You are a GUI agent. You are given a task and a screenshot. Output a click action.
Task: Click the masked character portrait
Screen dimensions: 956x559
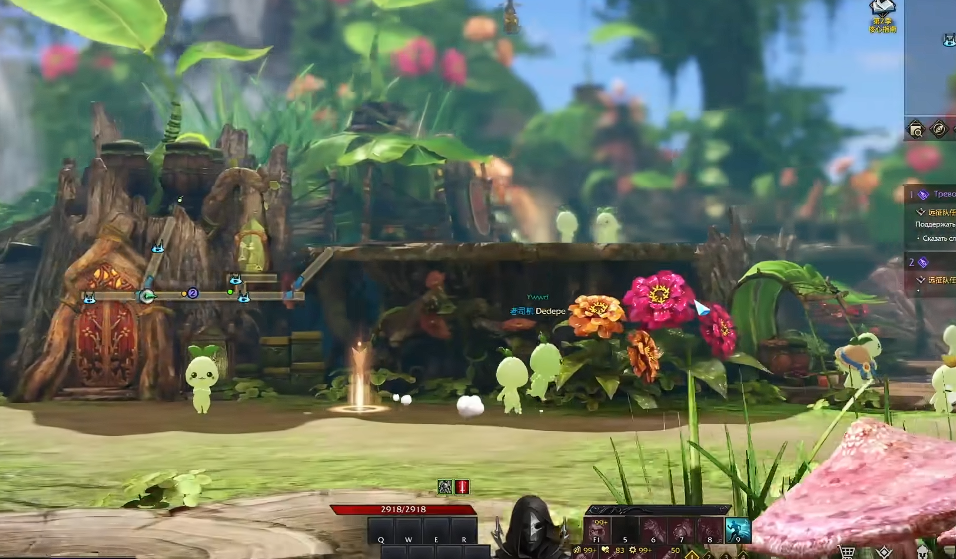pyautogui.click(x=529, y=527)
